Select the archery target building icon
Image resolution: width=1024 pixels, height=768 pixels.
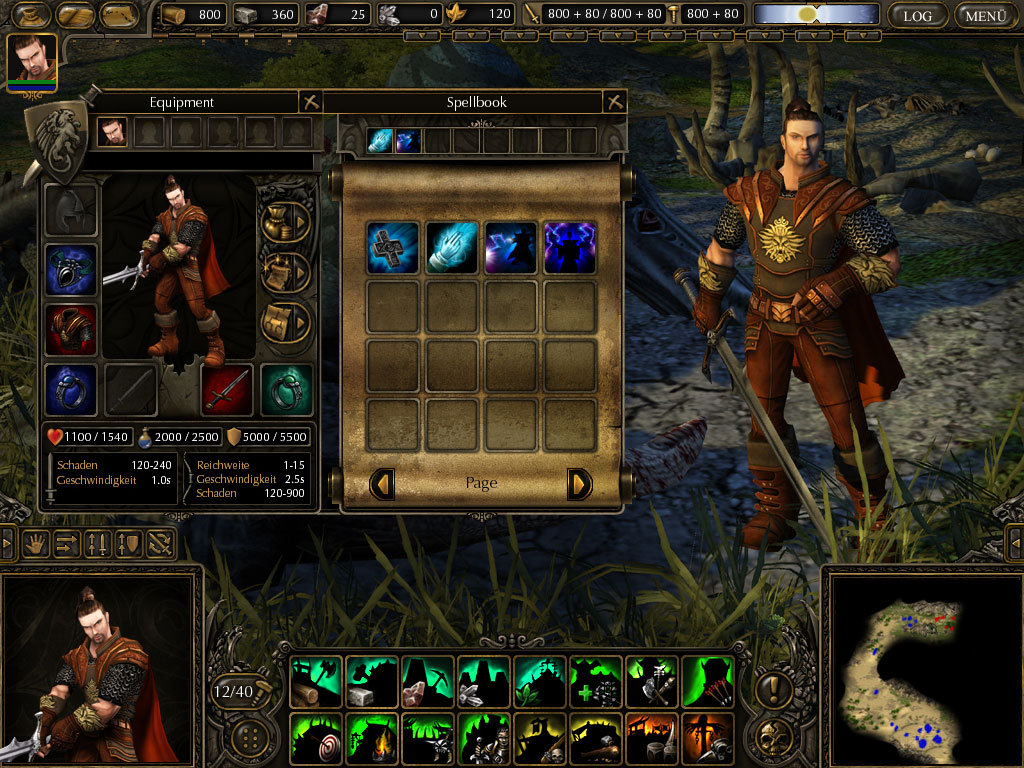(316, 738)
